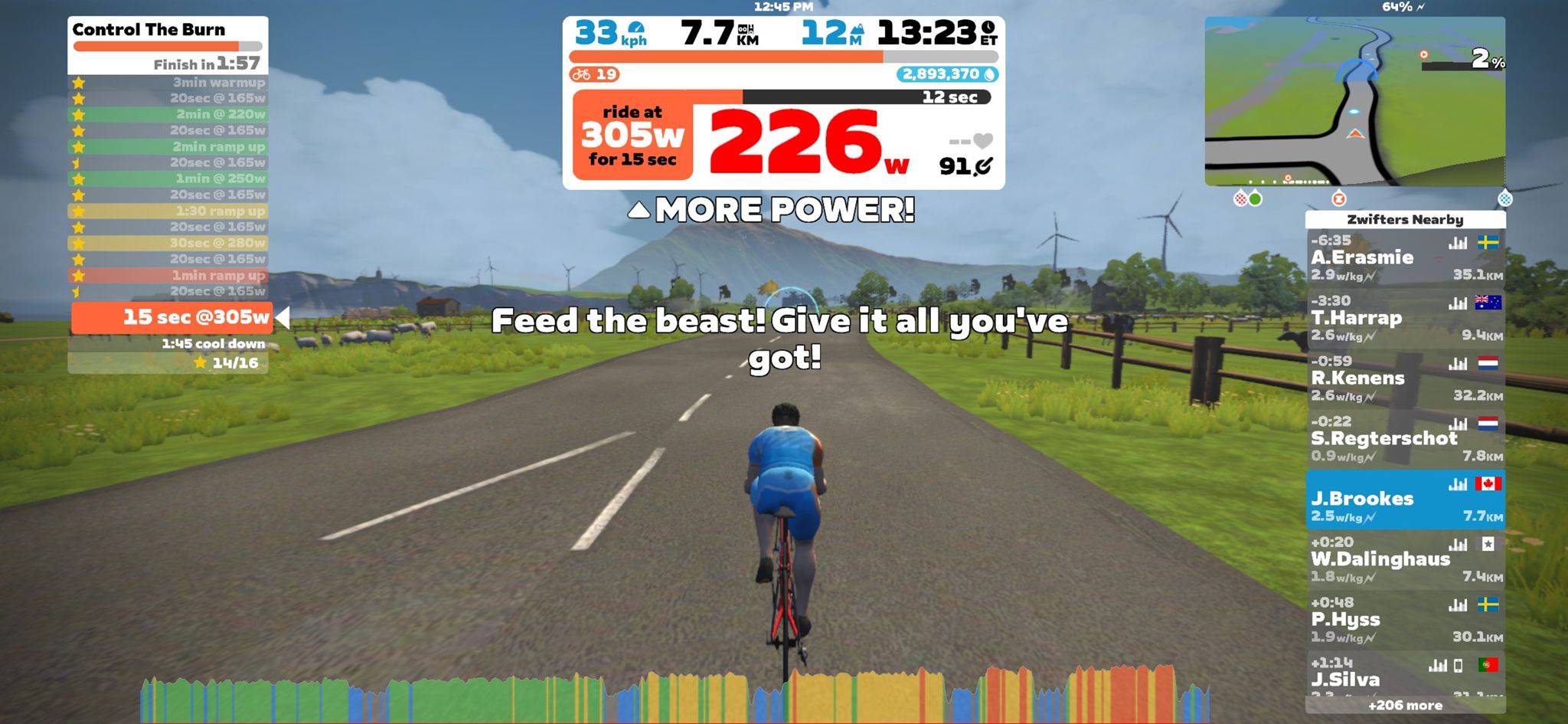Viewport: 1568px width, 724px height.
Task: Click the bike icon showing 19 riders
Action: [x=593, y=74]
